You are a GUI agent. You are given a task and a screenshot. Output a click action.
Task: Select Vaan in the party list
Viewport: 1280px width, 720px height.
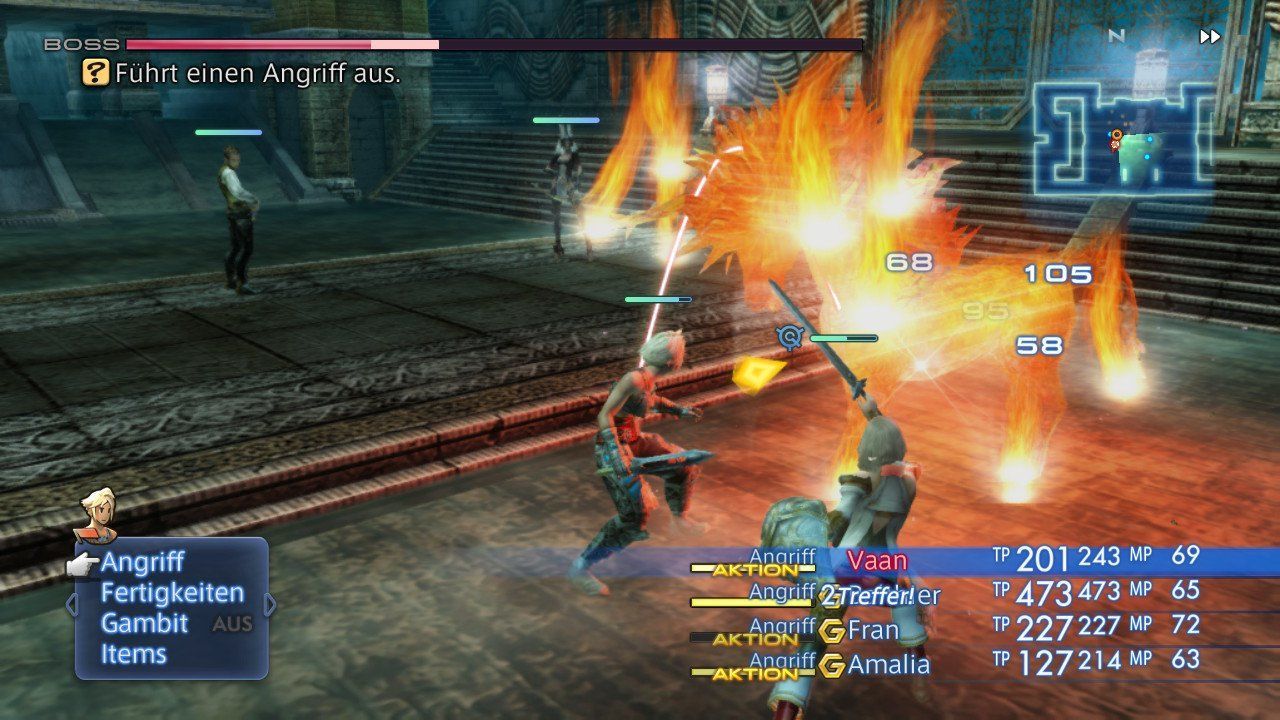pyautogui.click(x=877, y=559)
